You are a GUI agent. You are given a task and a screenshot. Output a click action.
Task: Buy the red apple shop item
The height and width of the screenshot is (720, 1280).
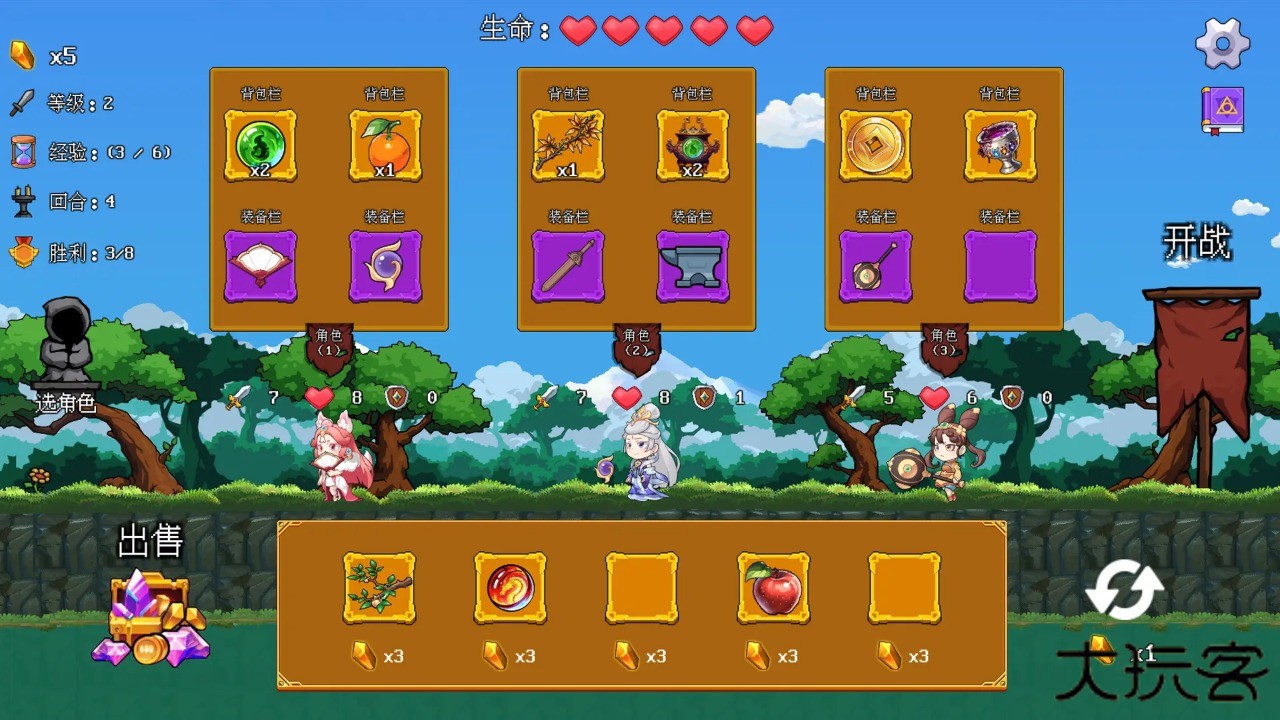pos(773,588)
